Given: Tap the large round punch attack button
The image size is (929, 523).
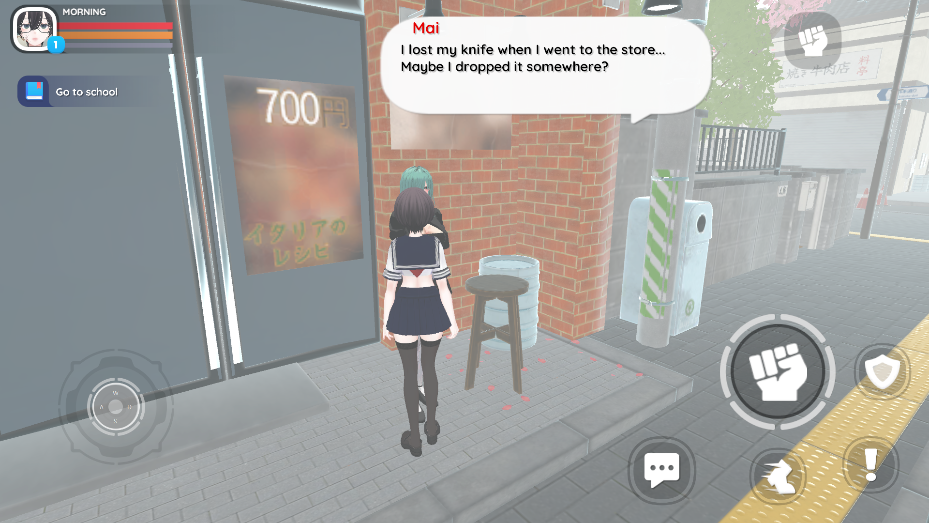Looking at the screenshot, I should point(777,372).
